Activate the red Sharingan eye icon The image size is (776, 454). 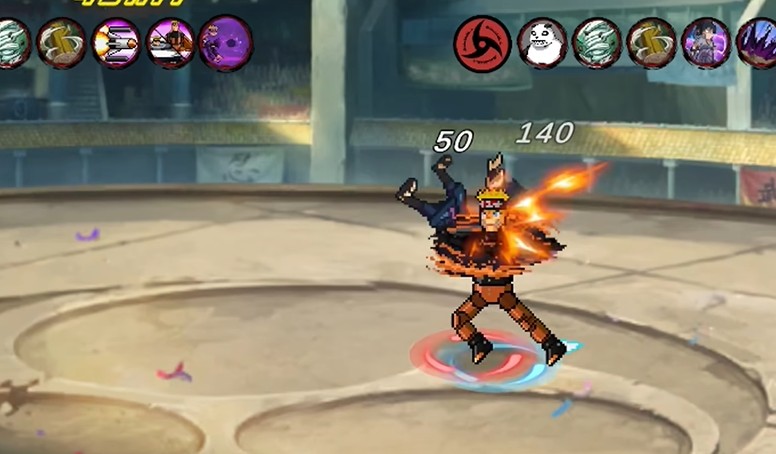click(482, 44)
